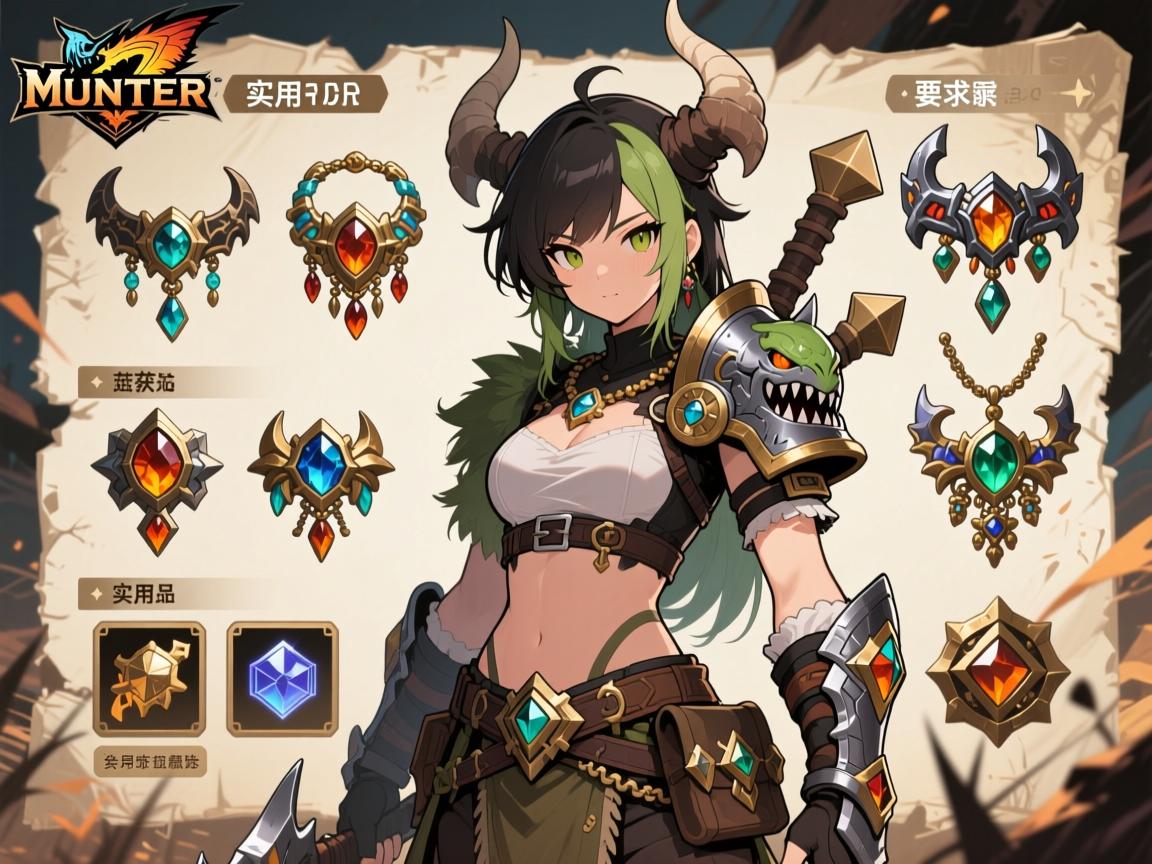Viewport: 1152px width, 864px height.
Task: Click the framed gold nugget item slot
Action: 149,678
